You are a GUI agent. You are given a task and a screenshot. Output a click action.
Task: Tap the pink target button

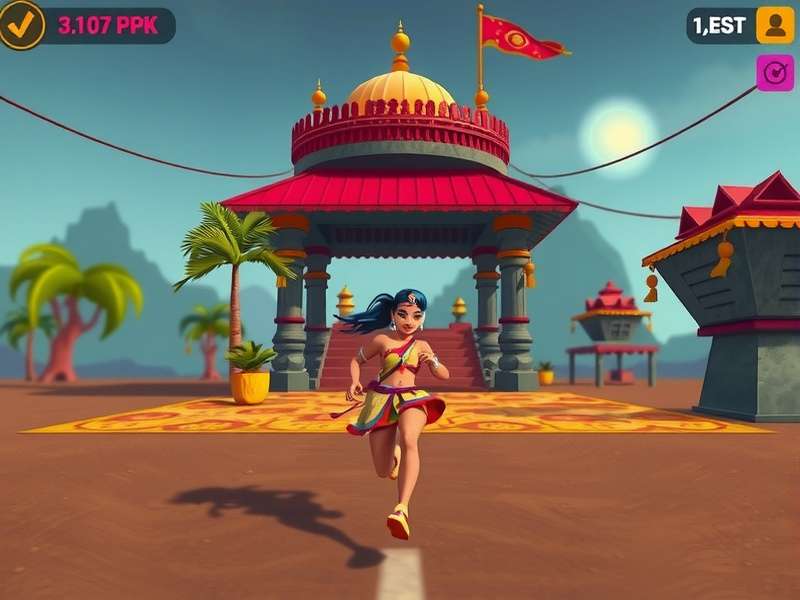774,73
